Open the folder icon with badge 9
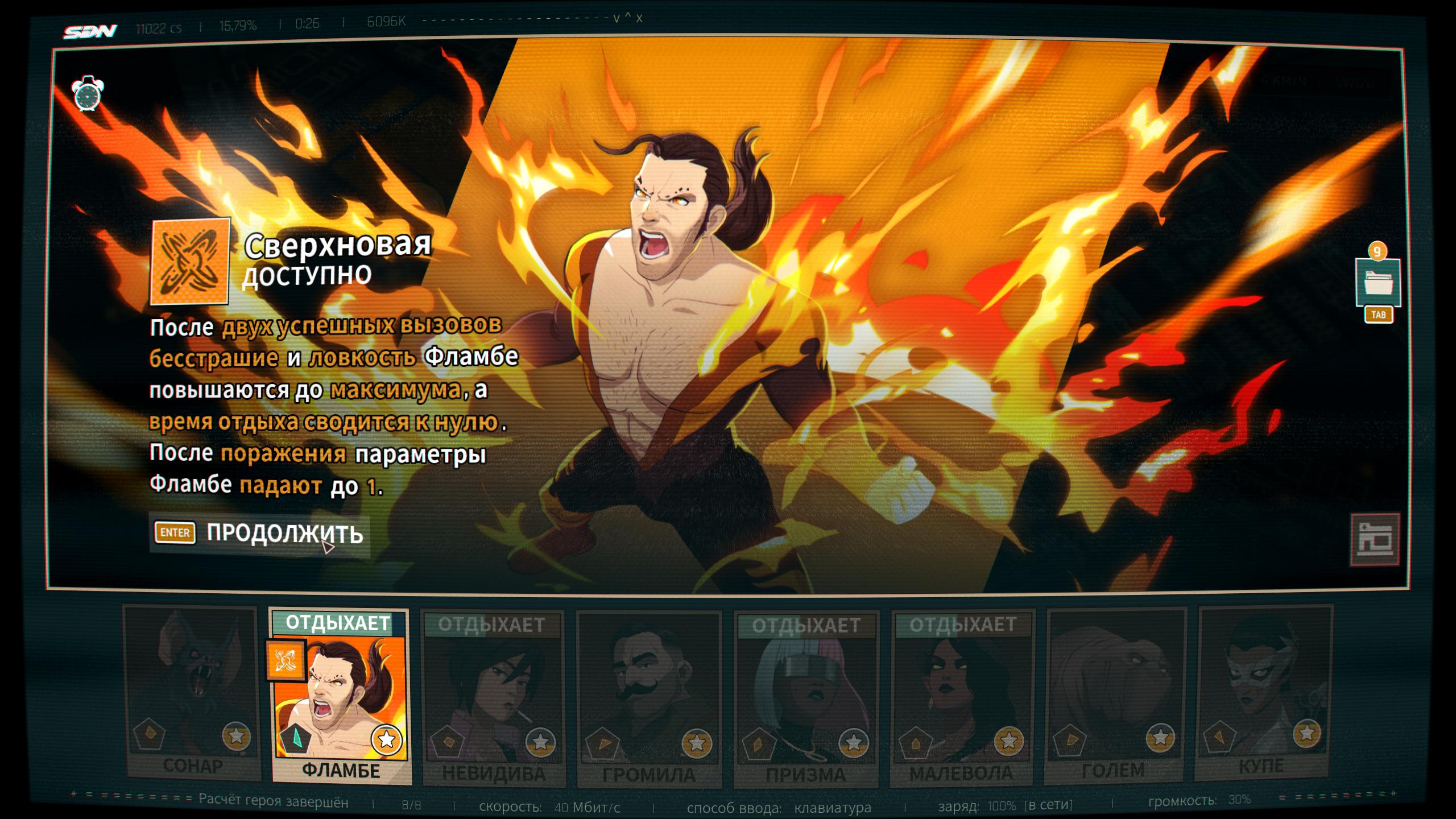The height and width of the screenshot is (819, 1456). [x=1378, y=283]
